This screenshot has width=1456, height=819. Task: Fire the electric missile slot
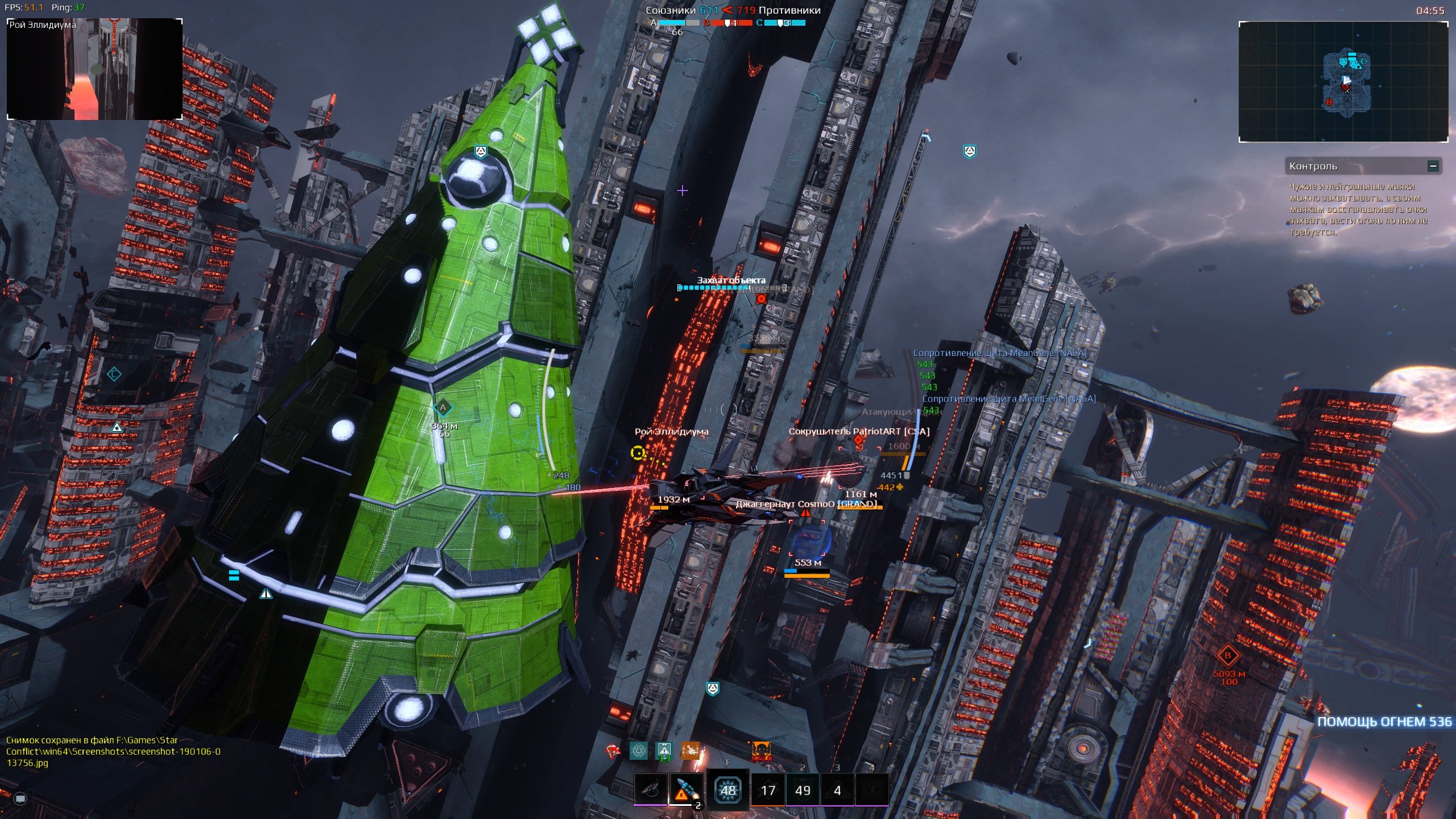(685, 789)
